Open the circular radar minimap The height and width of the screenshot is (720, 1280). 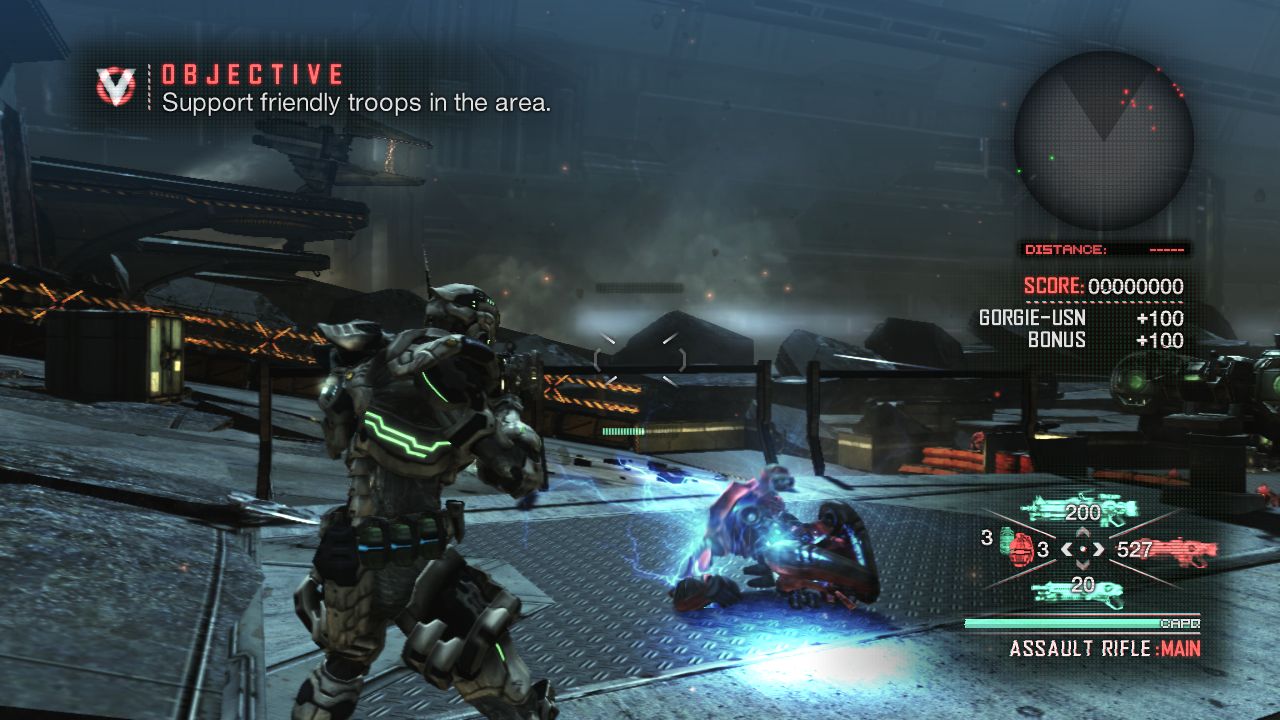(1103, 141)
